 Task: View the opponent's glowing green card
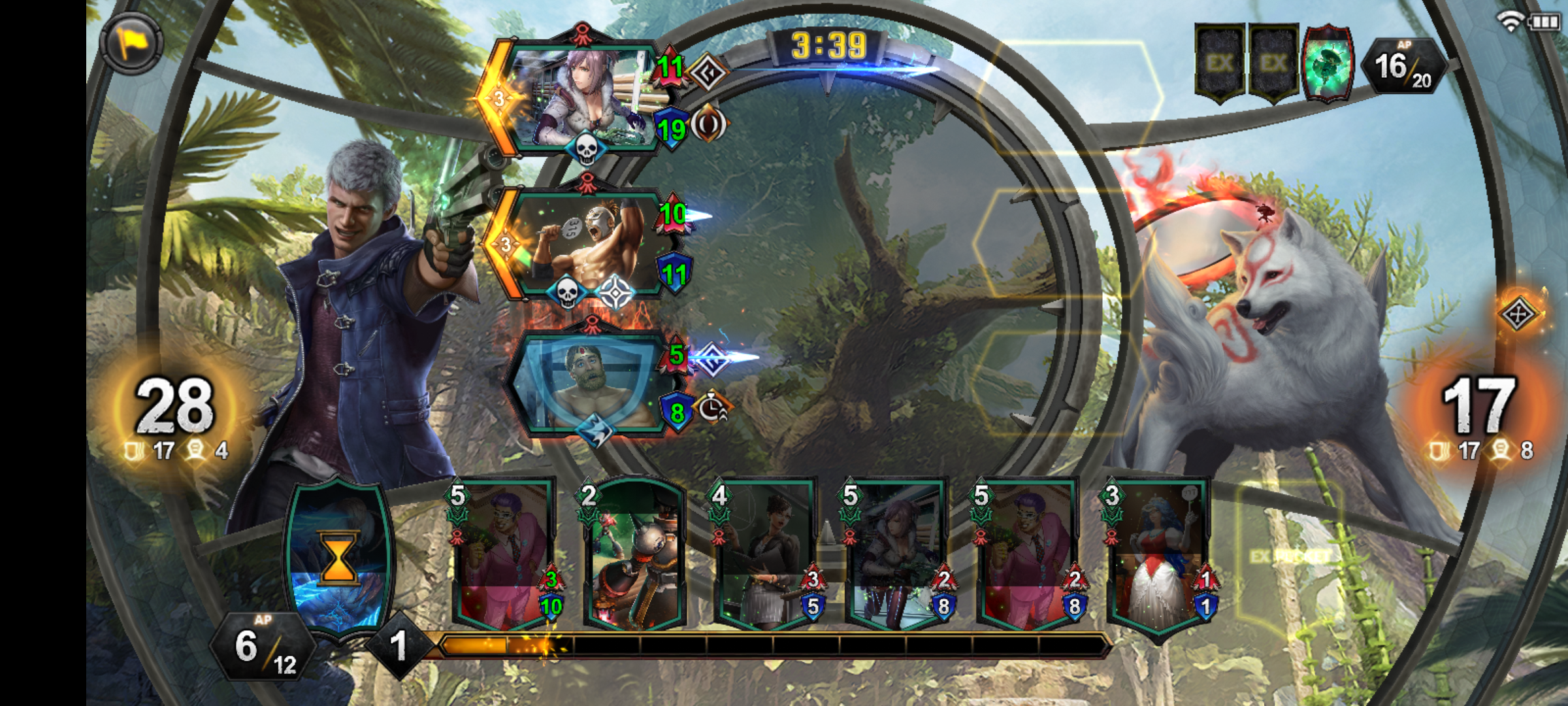[1326, 64]
